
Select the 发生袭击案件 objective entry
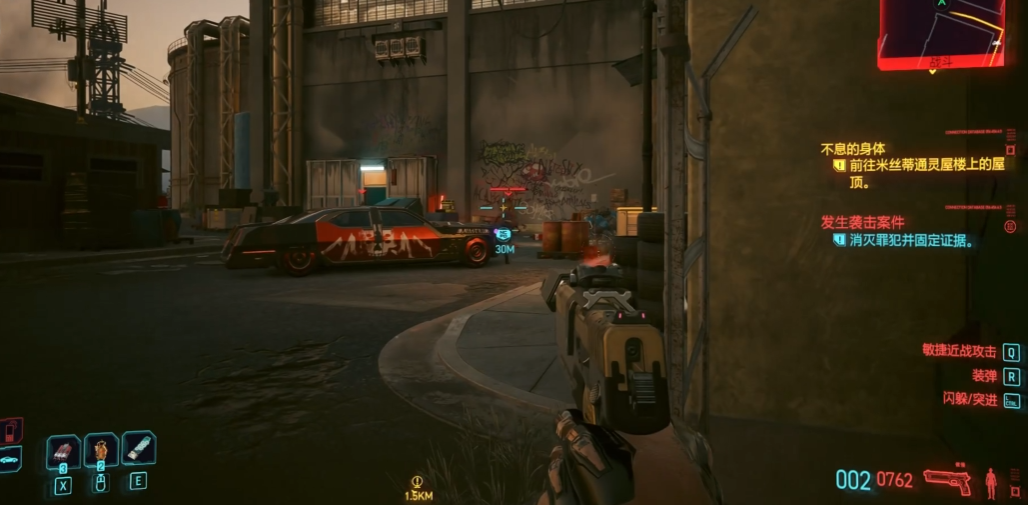[x=861, y=221]
